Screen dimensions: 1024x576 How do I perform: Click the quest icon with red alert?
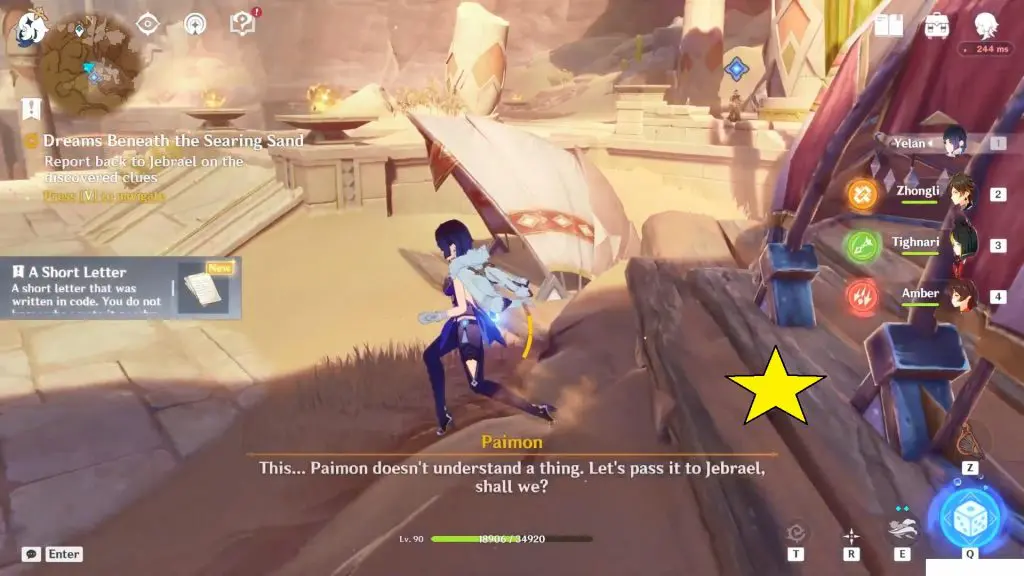pos(243,22)
